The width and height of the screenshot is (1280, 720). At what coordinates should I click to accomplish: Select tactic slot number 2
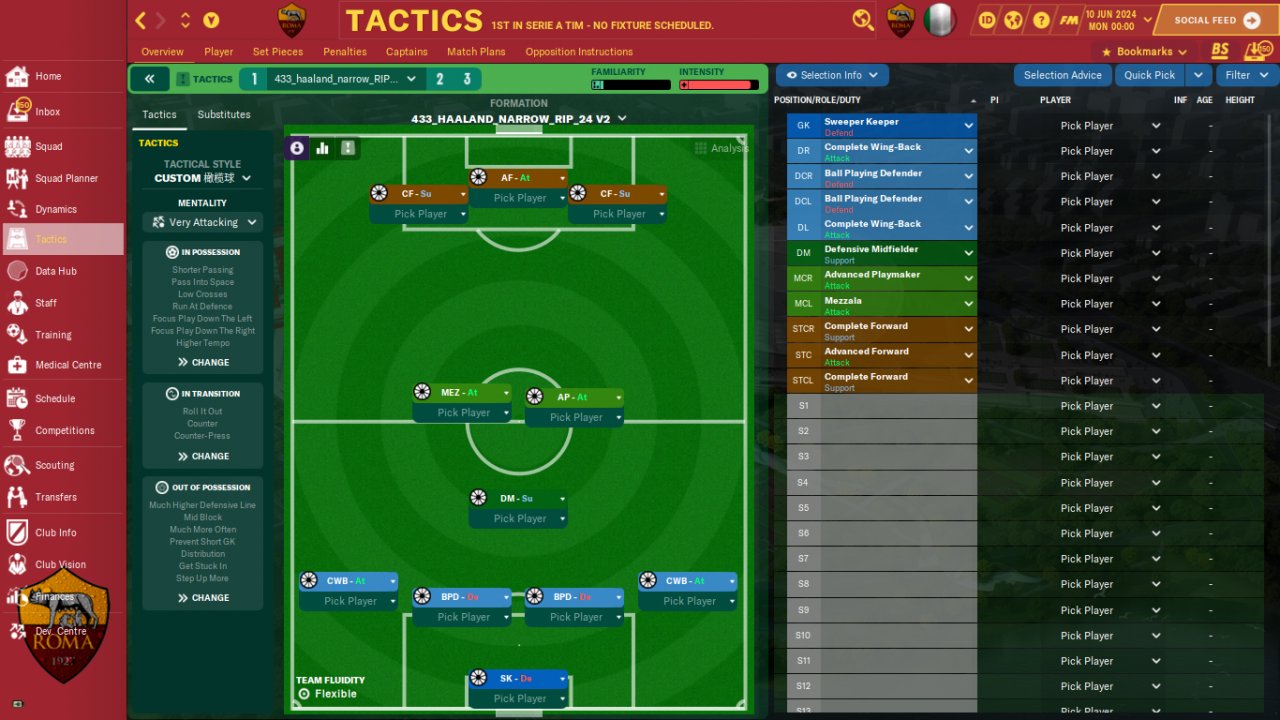pos(440,79)
